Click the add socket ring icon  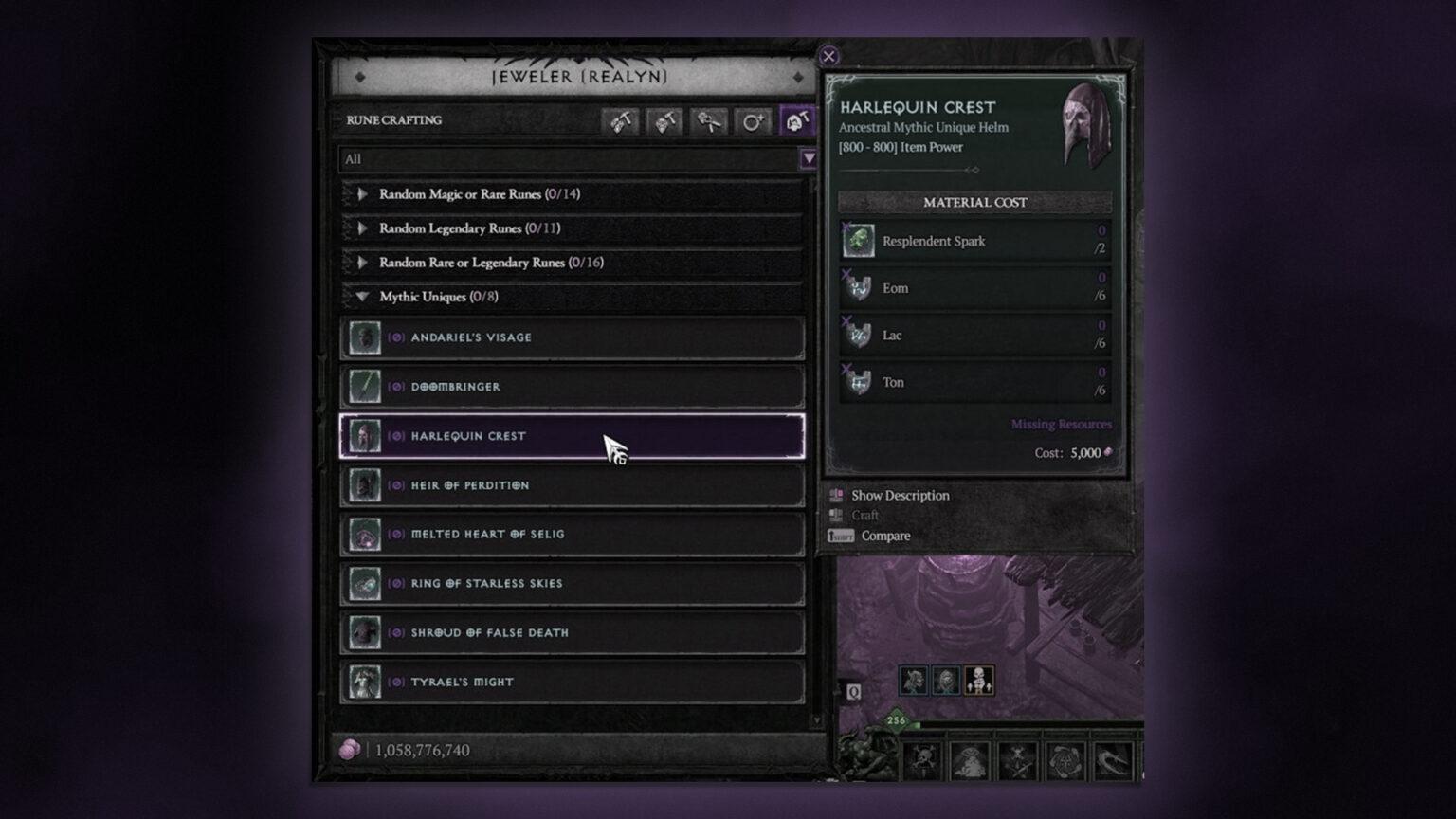754,120
